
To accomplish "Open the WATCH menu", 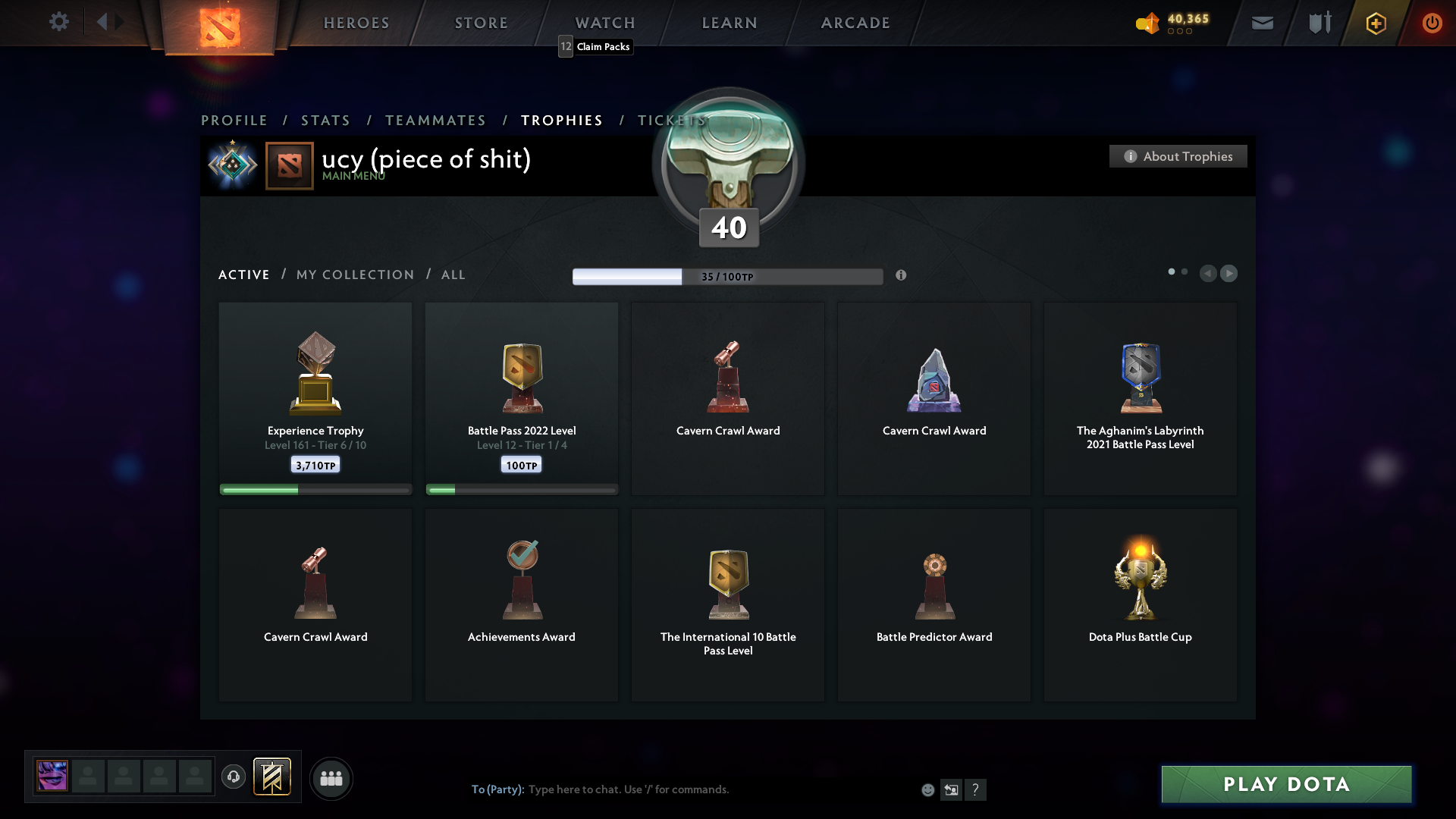I will [x=604, y=23].
